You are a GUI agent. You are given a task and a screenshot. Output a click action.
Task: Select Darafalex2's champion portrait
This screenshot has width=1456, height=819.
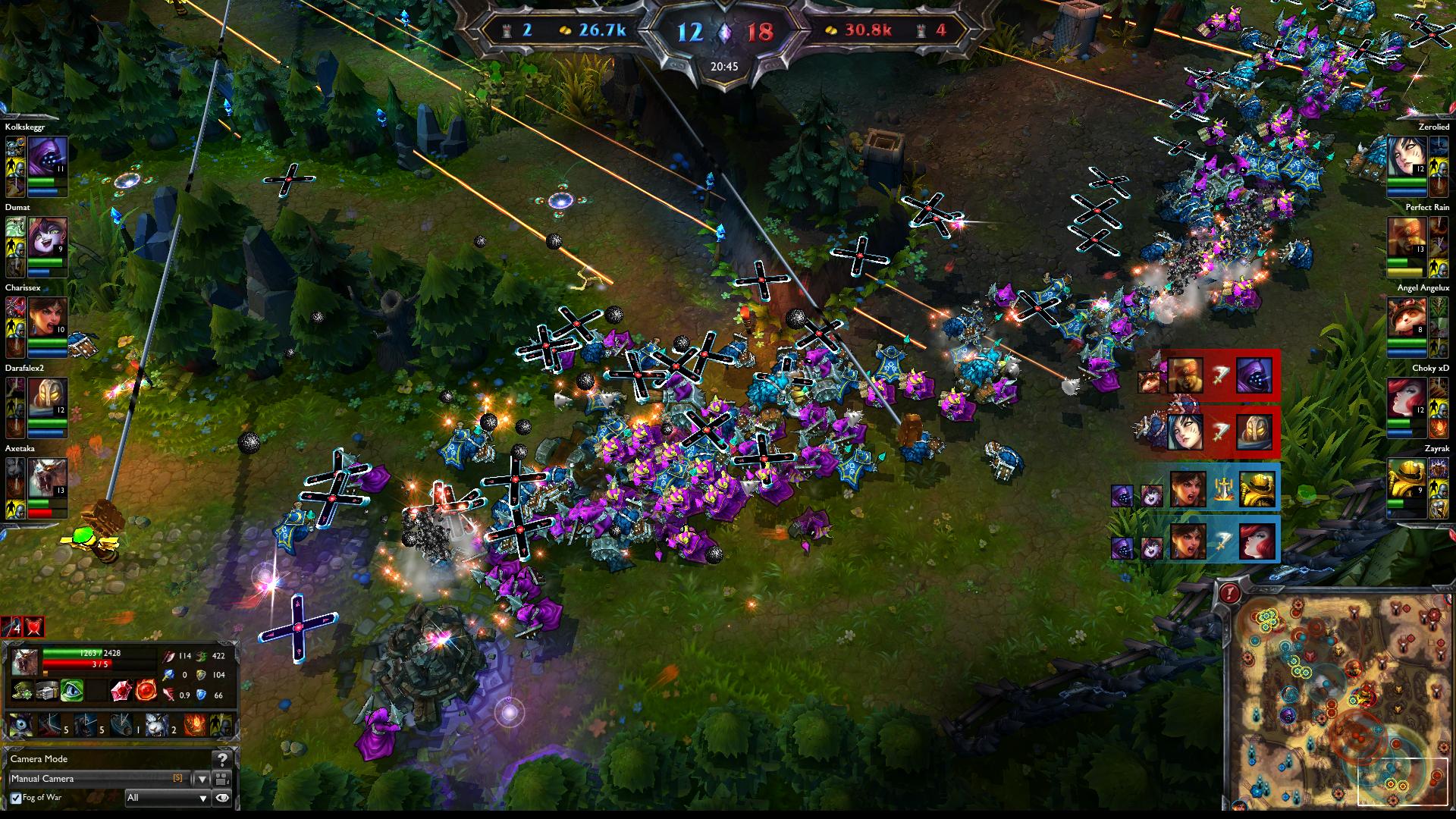click(48, 398)
